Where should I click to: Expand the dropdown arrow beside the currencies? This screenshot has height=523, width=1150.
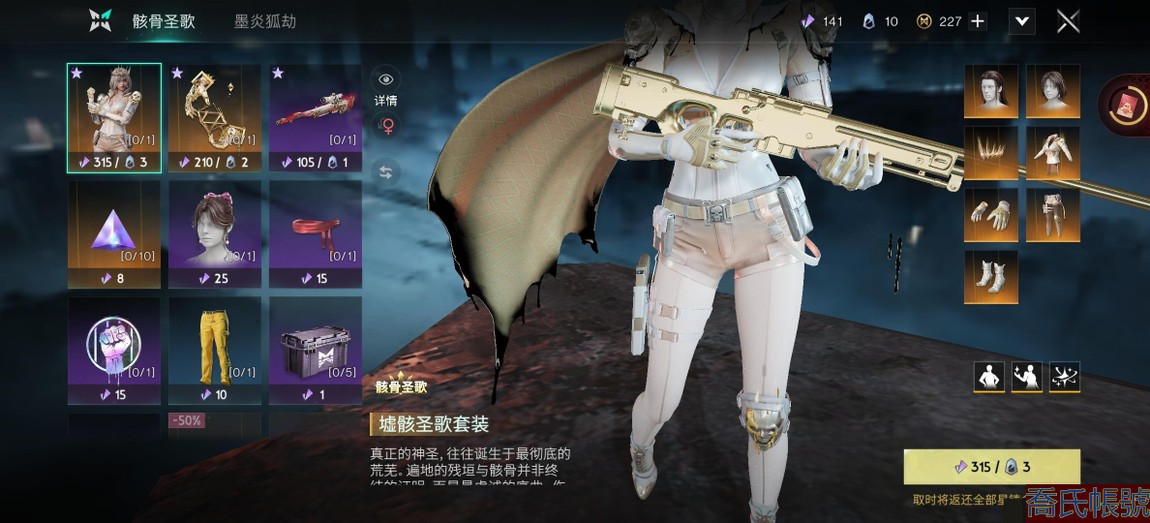coord(1021,21)
